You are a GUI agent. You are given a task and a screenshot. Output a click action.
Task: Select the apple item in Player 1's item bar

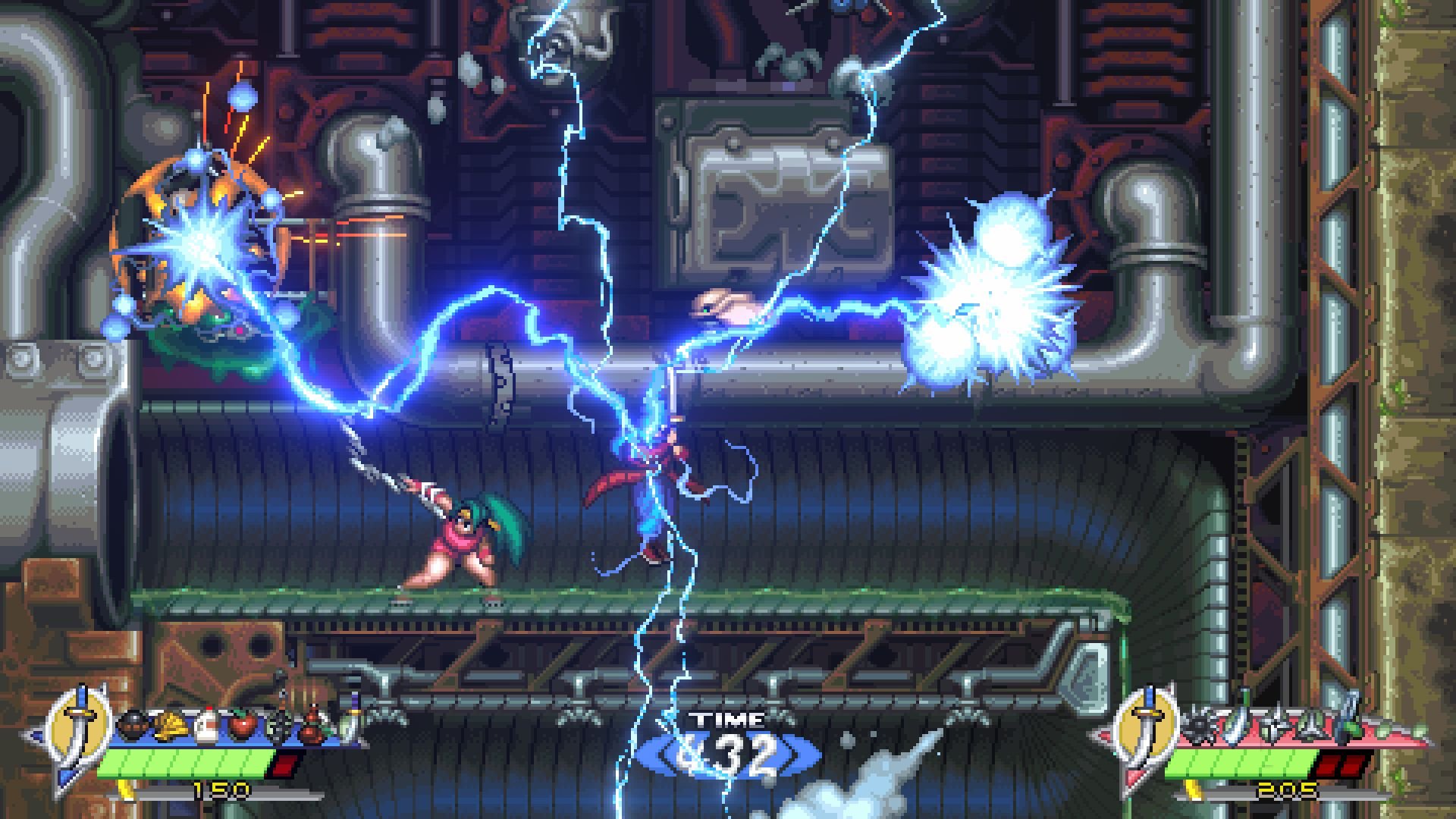click(242, 723)
